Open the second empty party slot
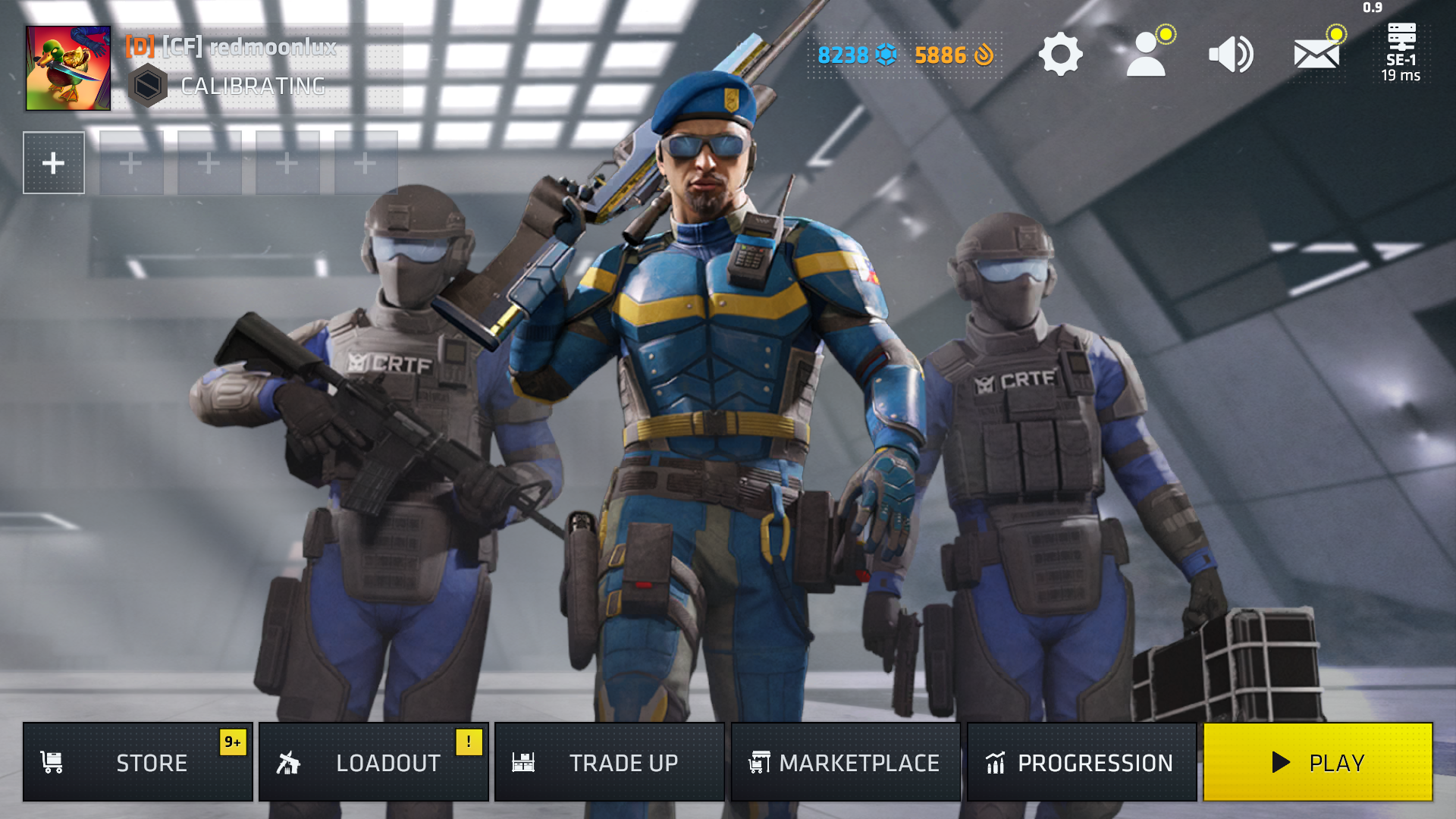 (131, 162)
